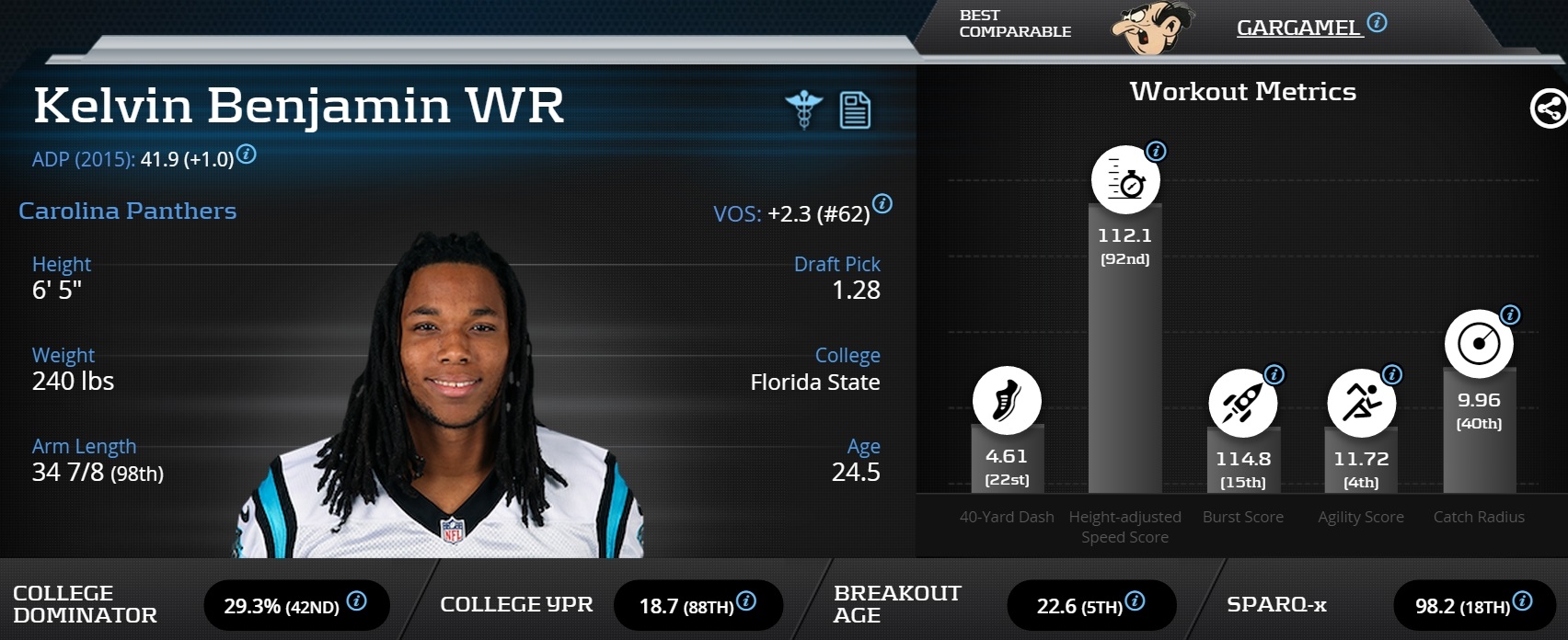Open the player notes document icon

[x=855, y=110]
